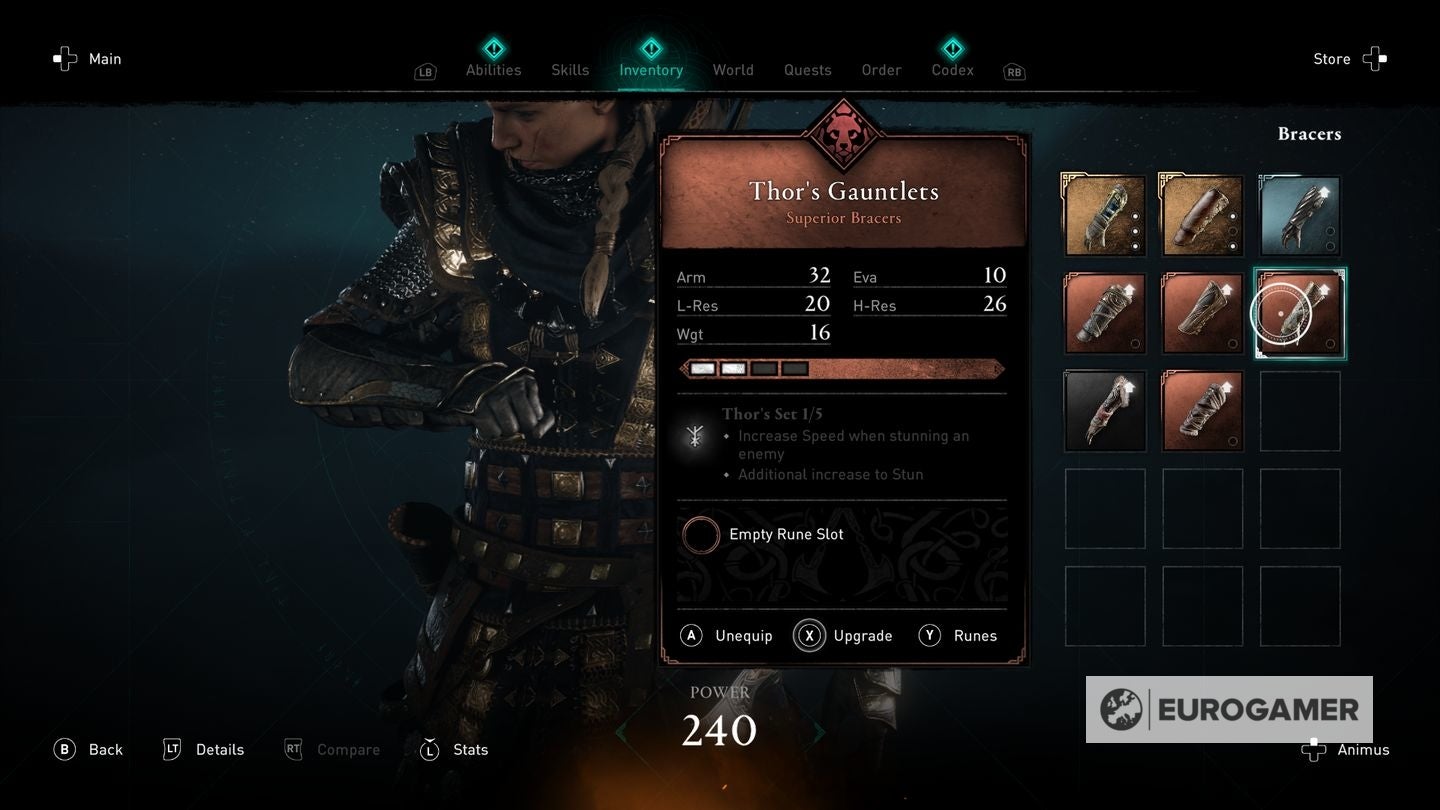Show the Quests tab
The width and height of the screenshot is (1440, 810).
(807, 69)
